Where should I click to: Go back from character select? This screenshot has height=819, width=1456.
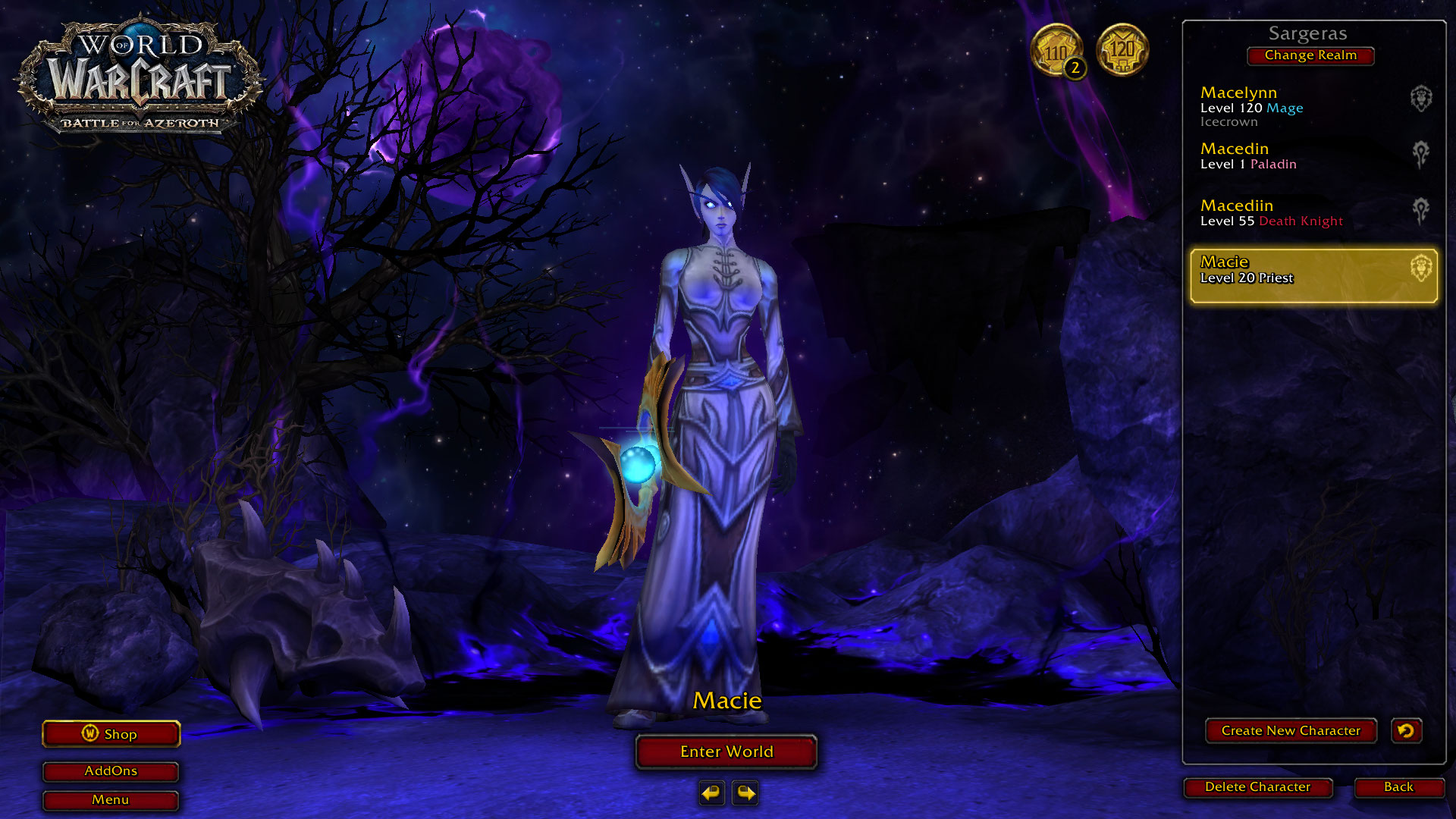pyautogui.click(x=1398, y=787)
